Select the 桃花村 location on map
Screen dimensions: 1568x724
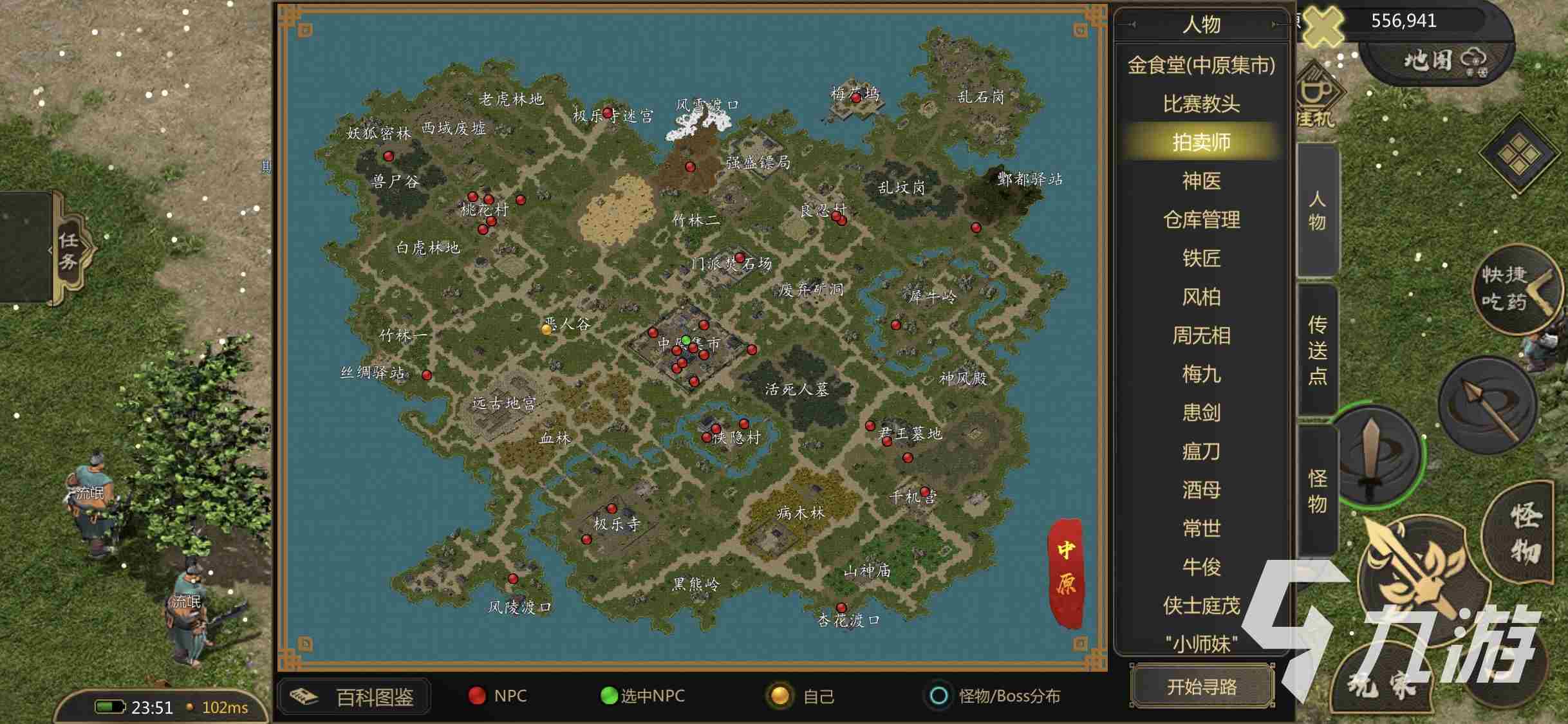coord(484,209)
